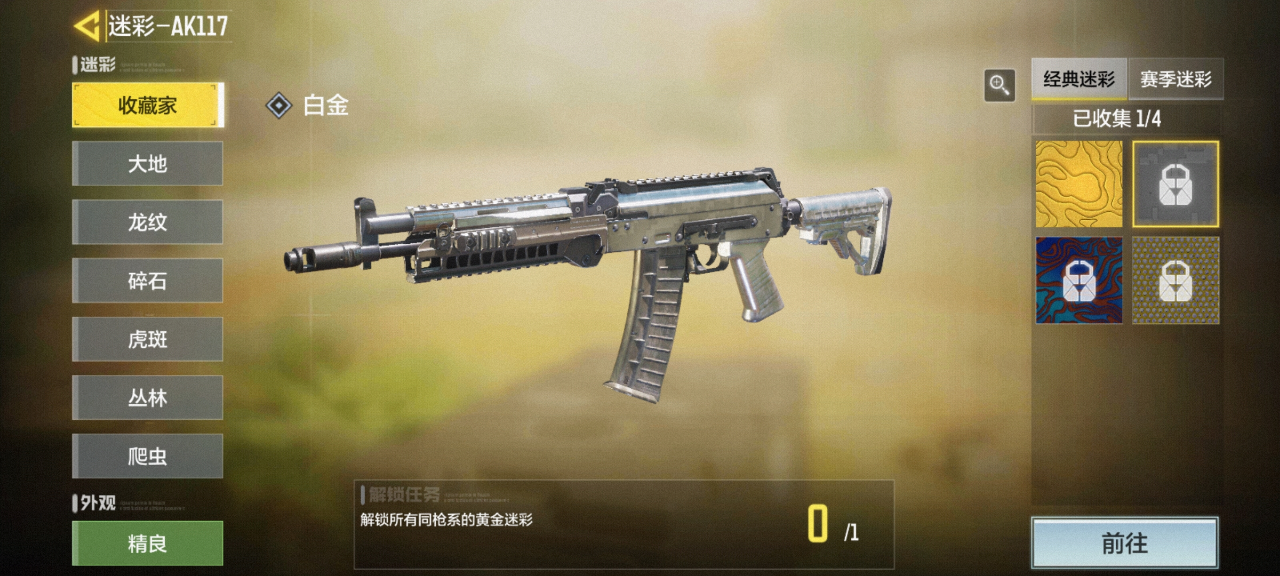Select the 碎石 camo category
1280x576 pixels.
point(147,281)
